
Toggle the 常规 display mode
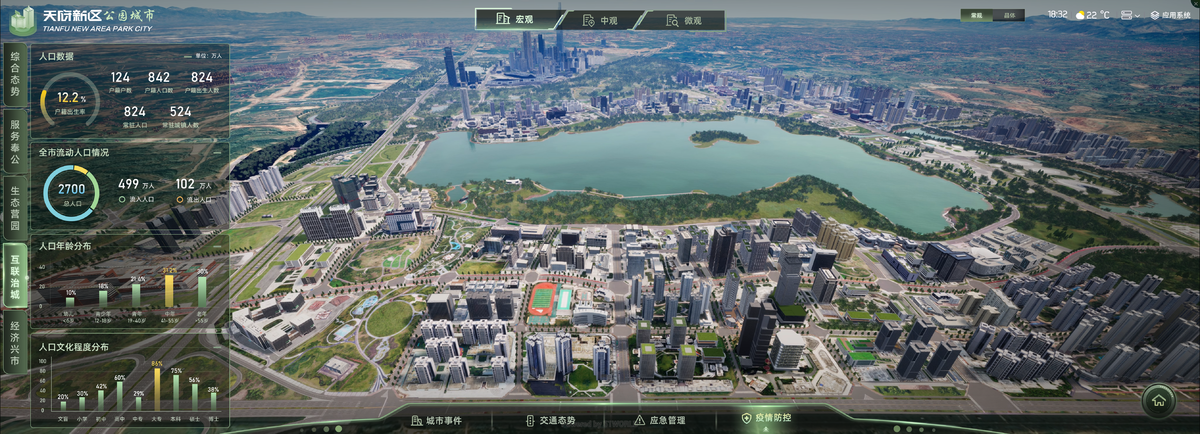click(x=979, y=15)
